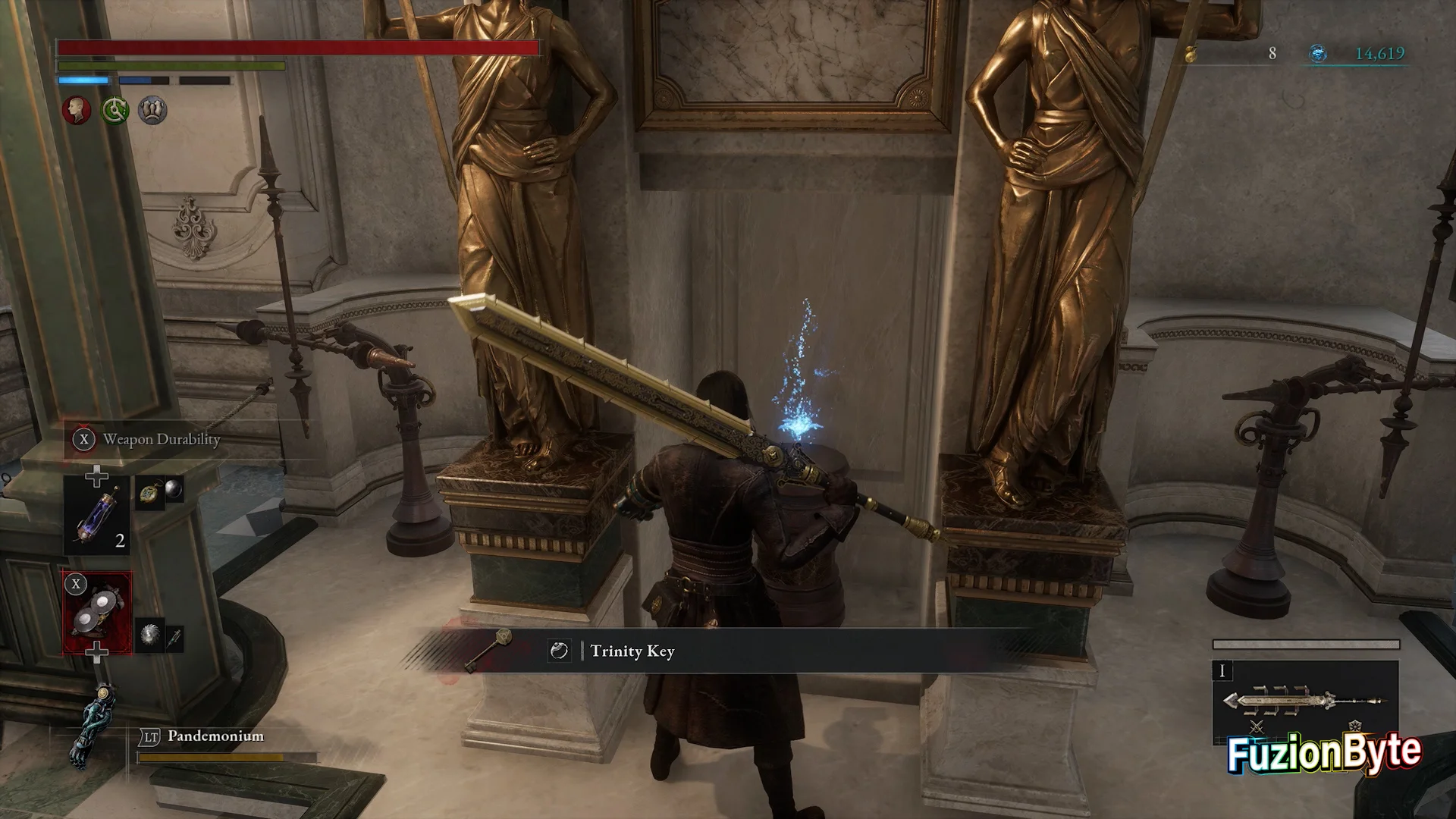Screen dimensions: 1456x819
Task: Inspect the red head-profile status icon
Action: point(76,111)
